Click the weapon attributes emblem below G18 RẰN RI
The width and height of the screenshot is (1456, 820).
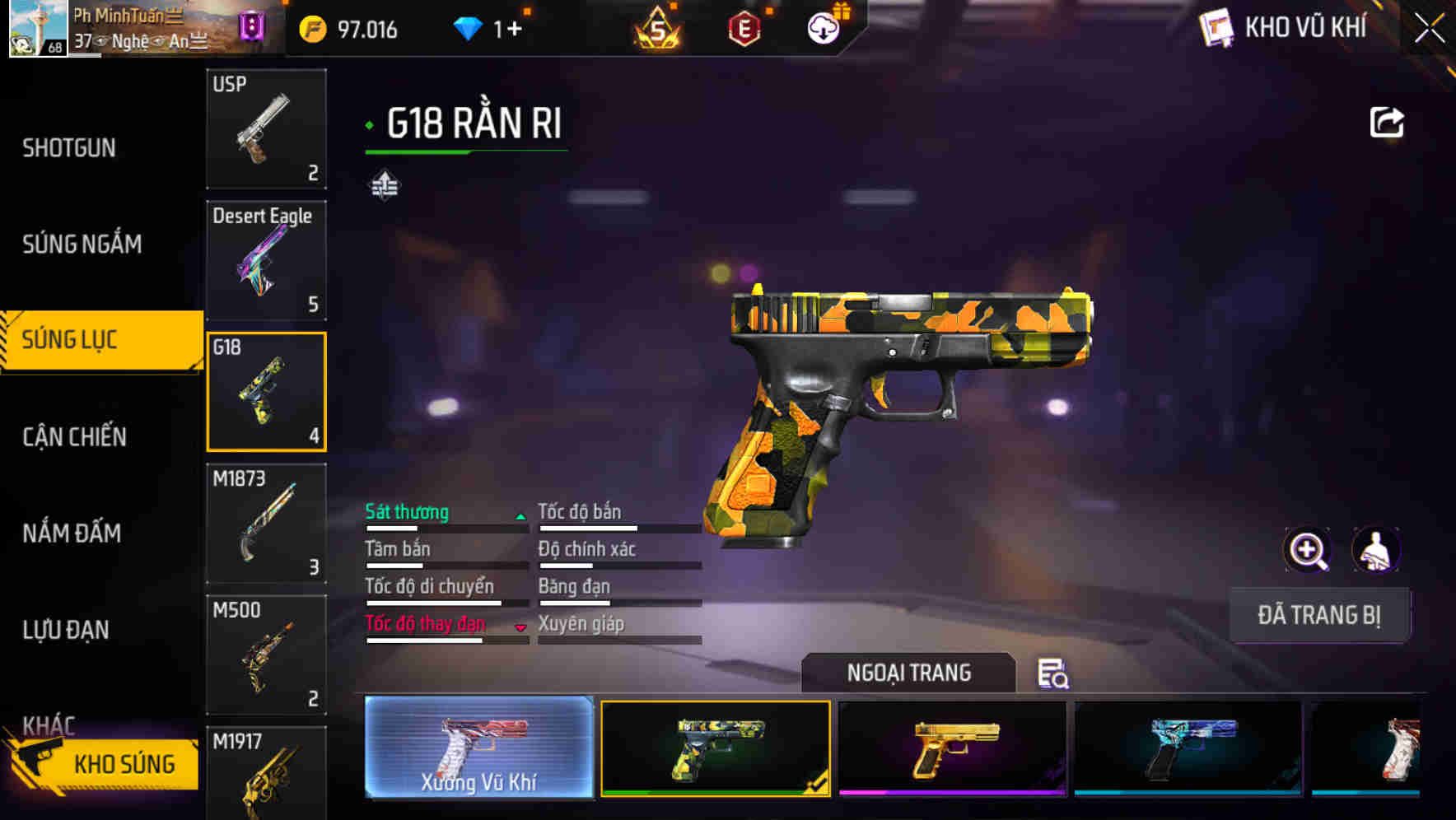[384, 186]
